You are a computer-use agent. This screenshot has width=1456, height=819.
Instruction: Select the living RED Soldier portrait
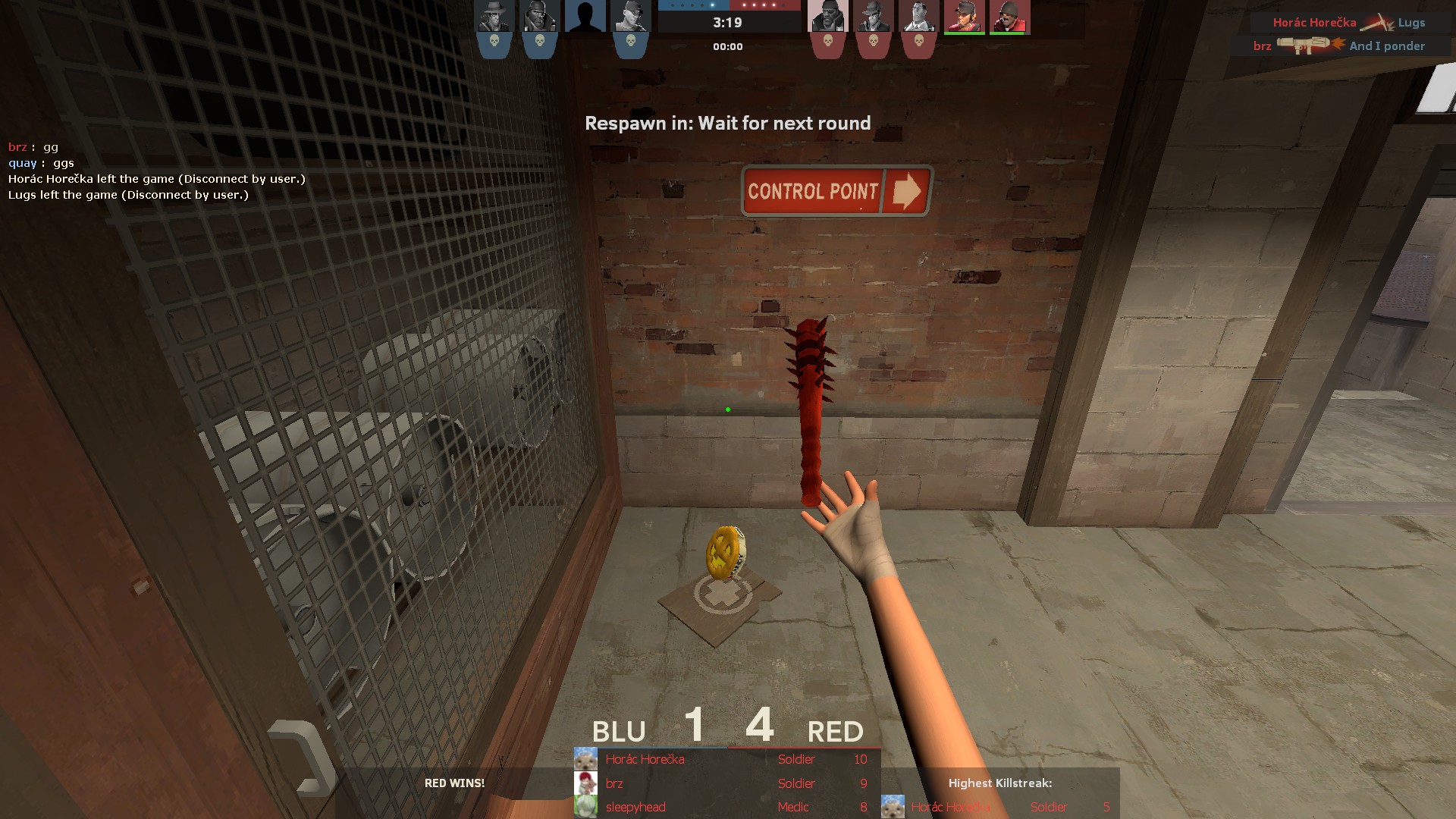click(1010, 17)
